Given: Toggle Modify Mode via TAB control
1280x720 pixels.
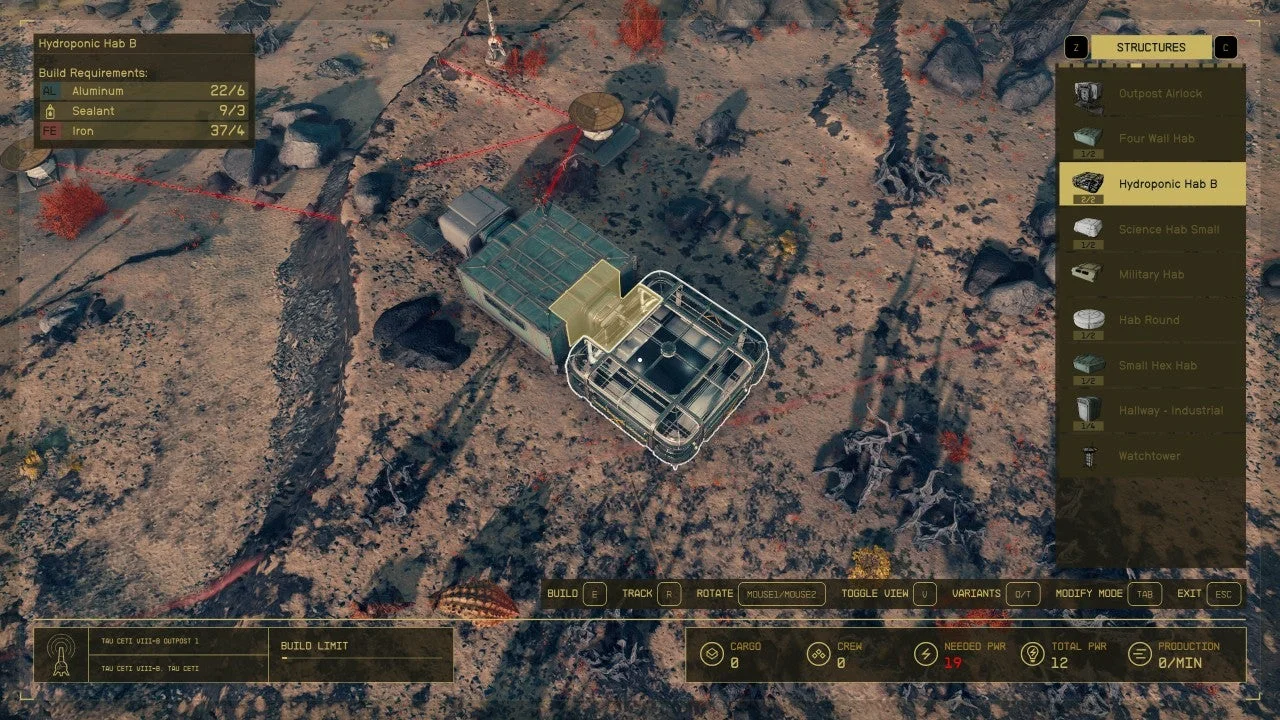Looking at the screenshot, I should [1144, 593].
